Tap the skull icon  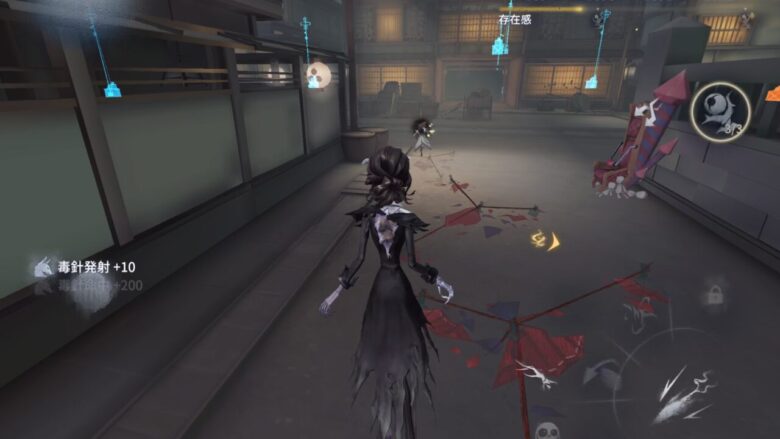545,430
